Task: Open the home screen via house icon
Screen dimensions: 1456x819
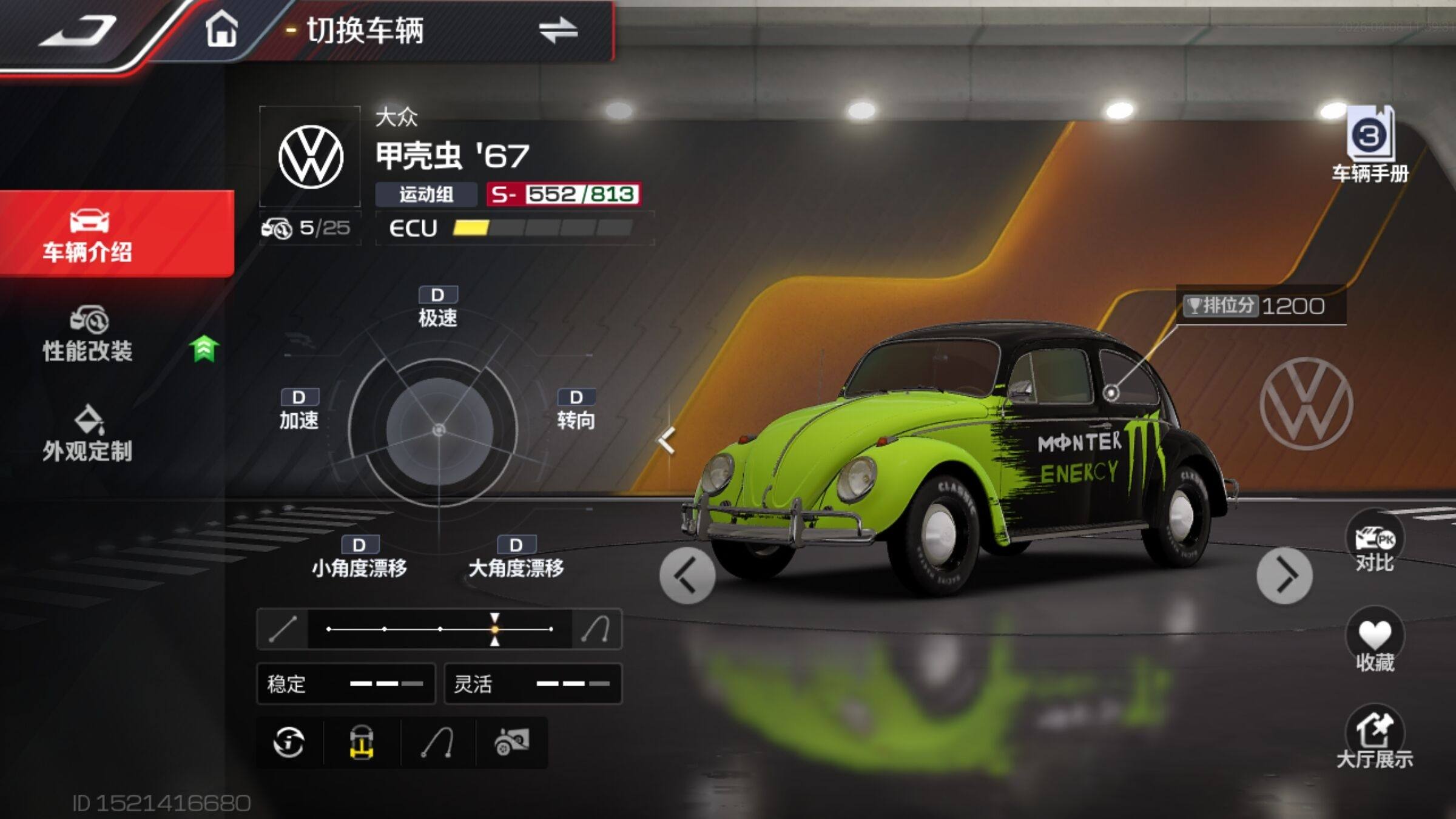Action: (221, 29)
